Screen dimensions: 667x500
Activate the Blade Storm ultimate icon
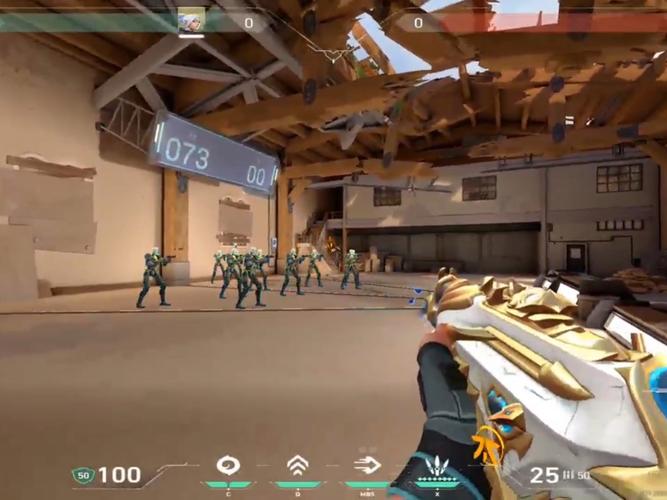tap(437, 466)
